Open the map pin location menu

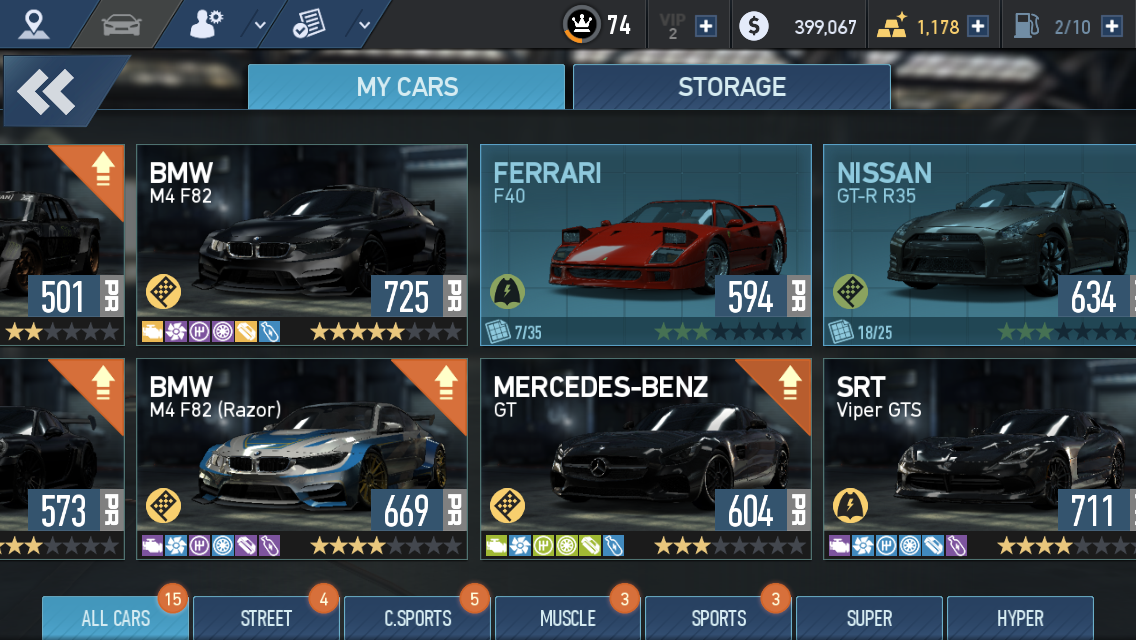[x=34, y=24]
